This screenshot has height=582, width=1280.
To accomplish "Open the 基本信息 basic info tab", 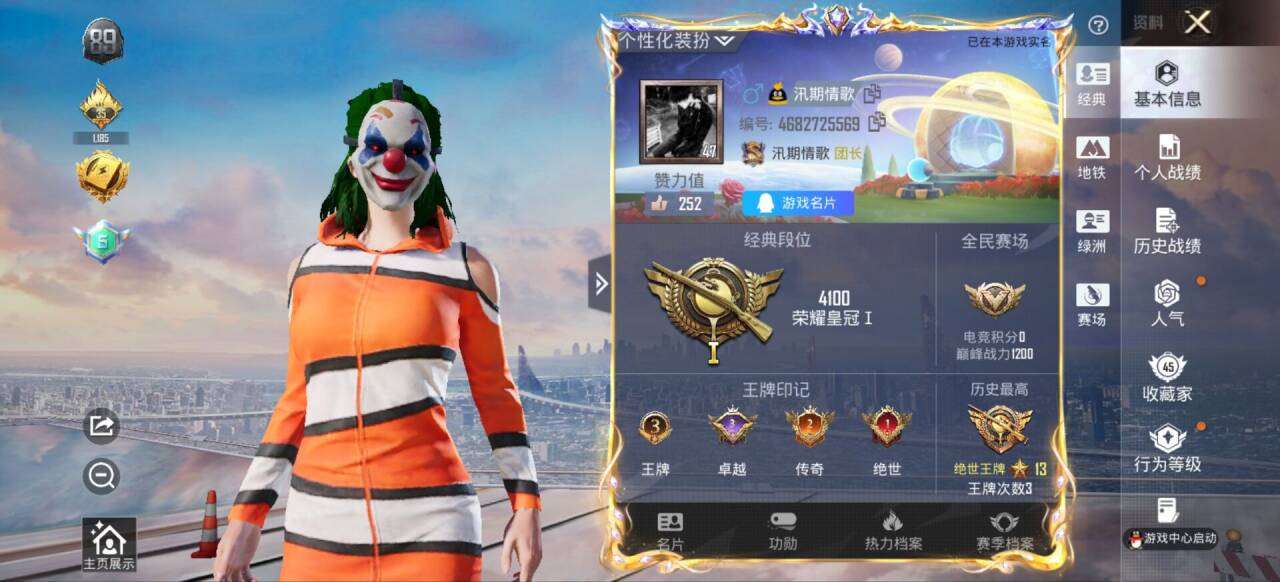I will 1167,84.
